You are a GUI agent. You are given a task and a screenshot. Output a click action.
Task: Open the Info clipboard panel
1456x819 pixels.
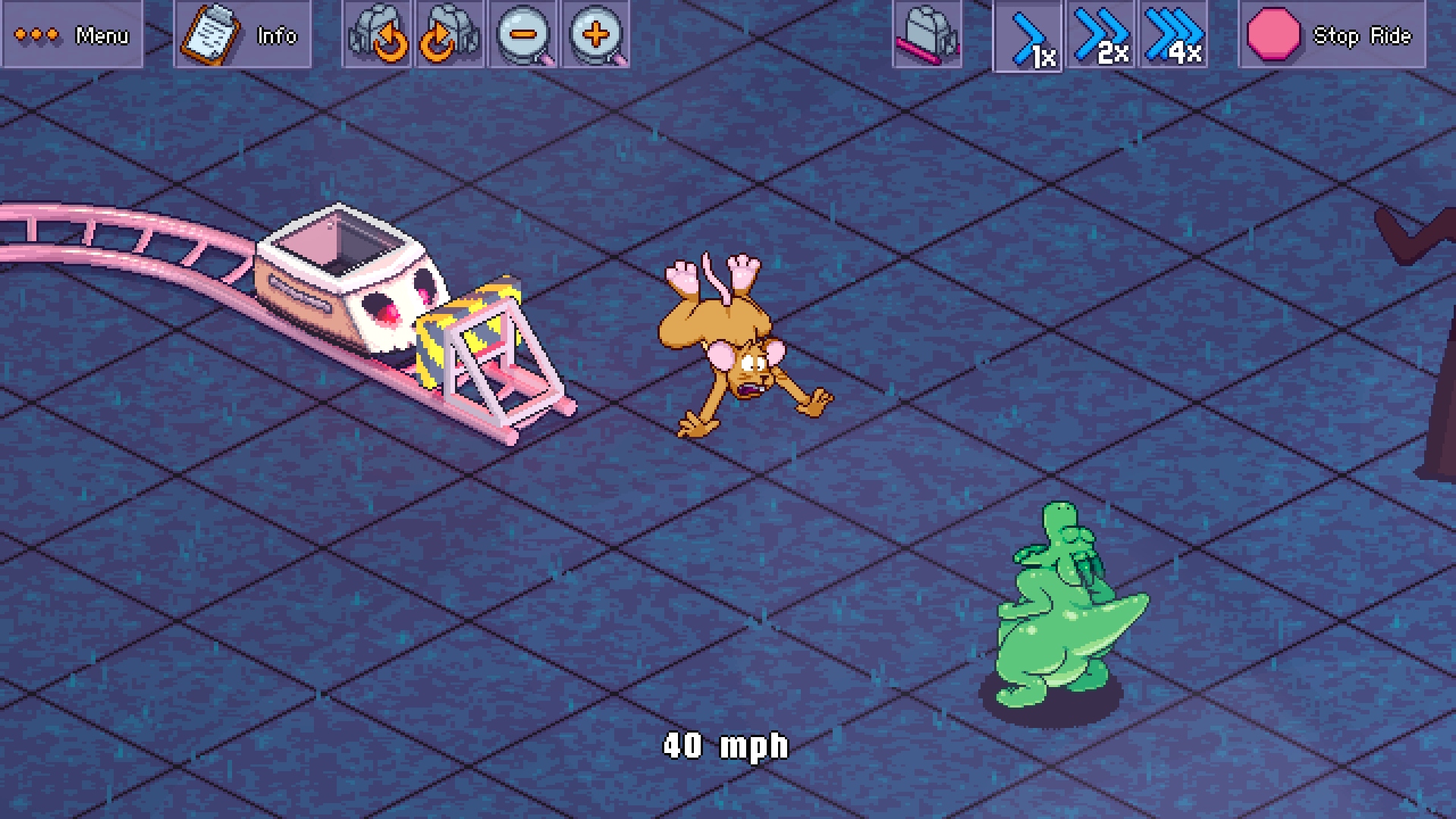tap(242, 35)
